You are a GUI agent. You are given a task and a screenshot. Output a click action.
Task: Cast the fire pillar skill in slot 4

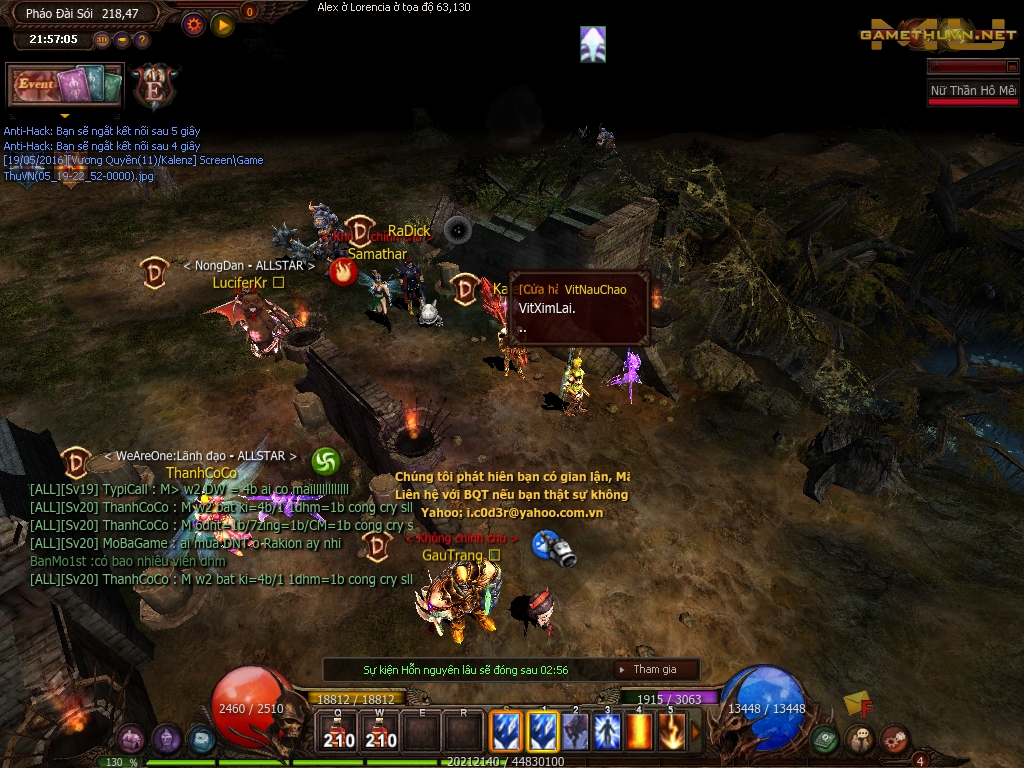(639, 731)
